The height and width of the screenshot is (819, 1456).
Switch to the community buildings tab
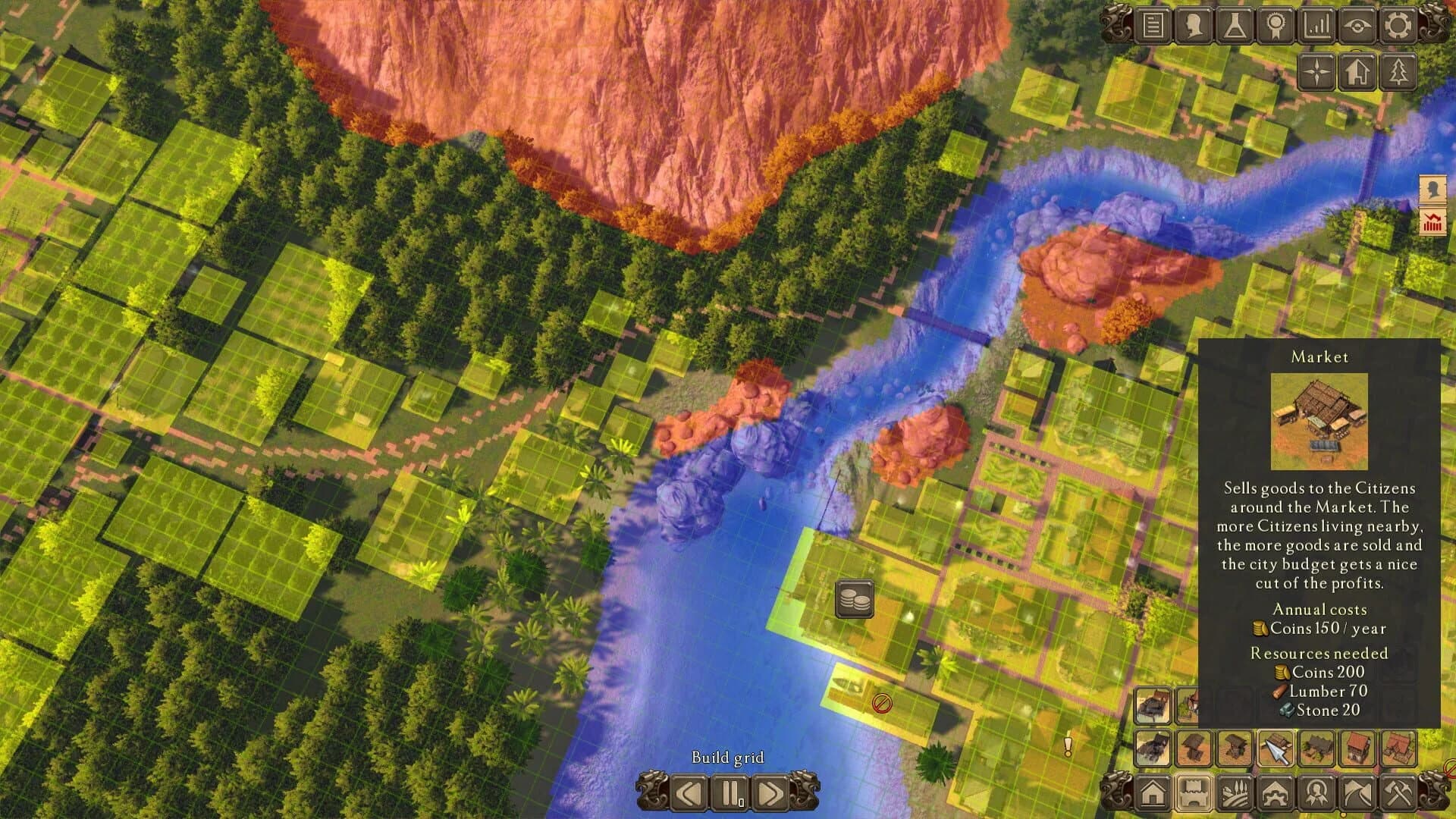1275,793
